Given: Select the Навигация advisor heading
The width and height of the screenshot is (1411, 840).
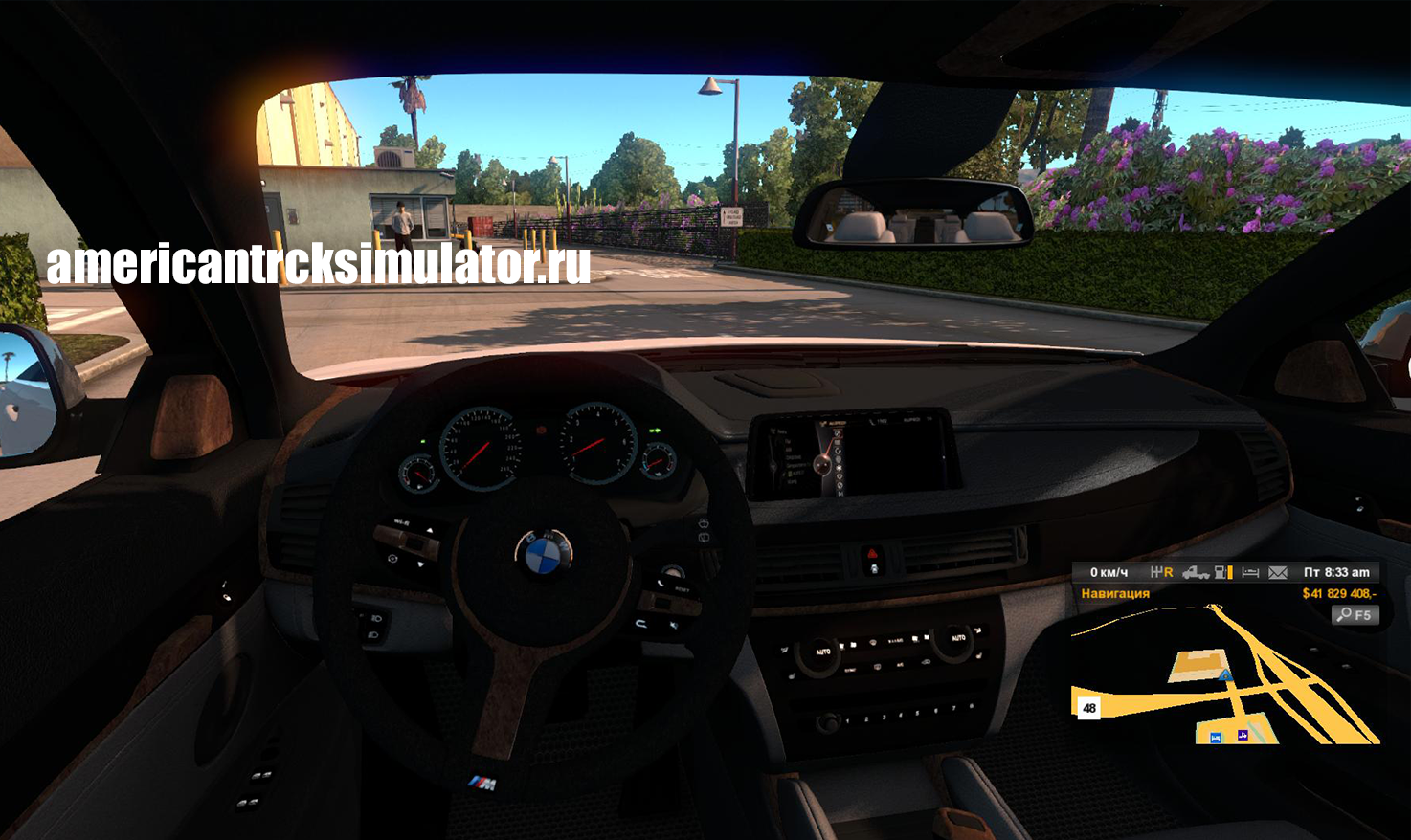Looking at the screenshot, I should click(1115, 594).
